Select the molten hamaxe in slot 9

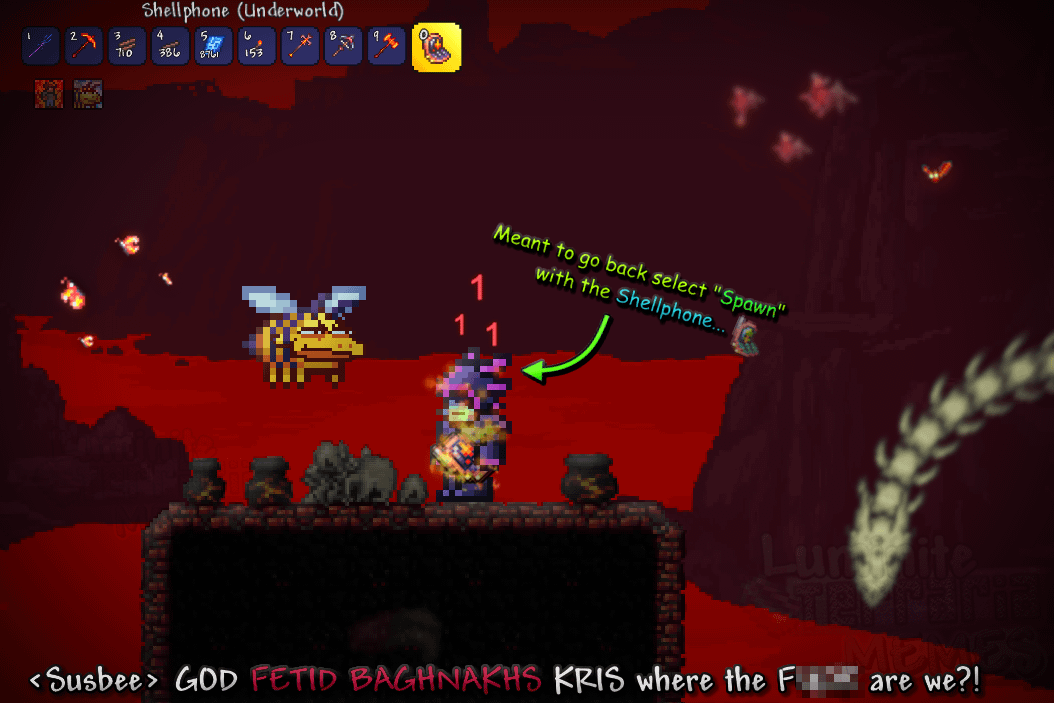(384, 46)
